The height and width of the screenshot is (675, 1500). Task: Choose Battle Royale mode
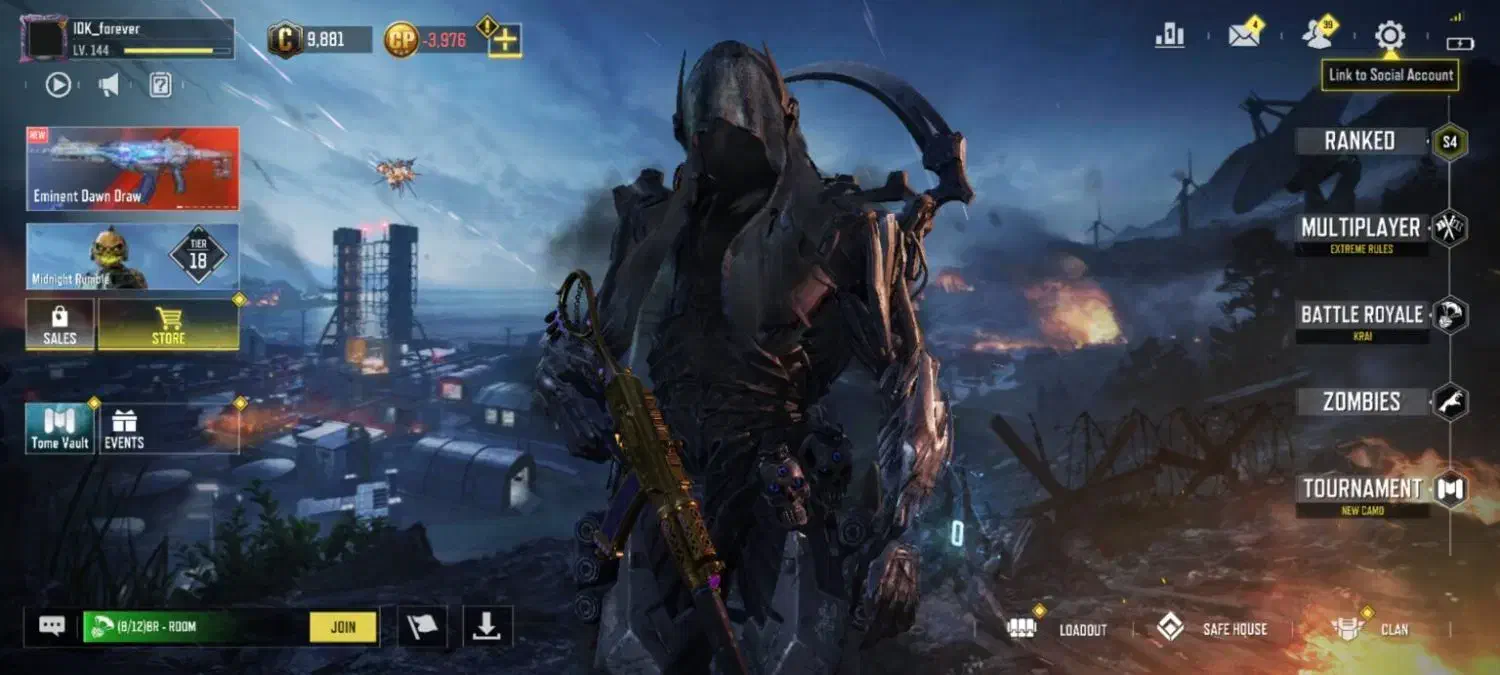click(1361, 315)
